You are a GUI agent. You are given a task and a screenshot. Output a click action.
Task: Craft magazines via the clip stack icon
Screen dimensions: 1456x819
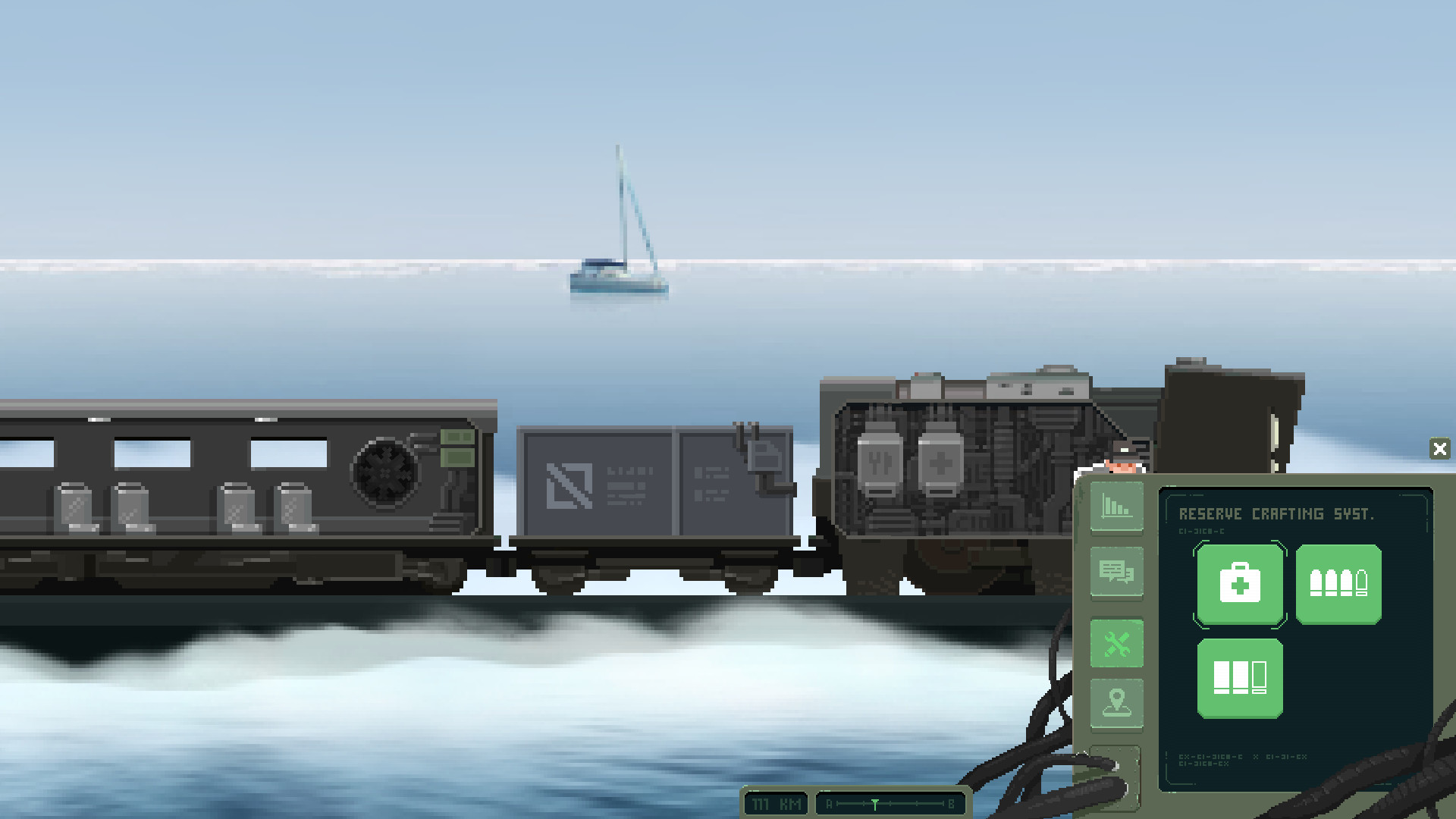pyautogui.click(x=1239, y=676)
